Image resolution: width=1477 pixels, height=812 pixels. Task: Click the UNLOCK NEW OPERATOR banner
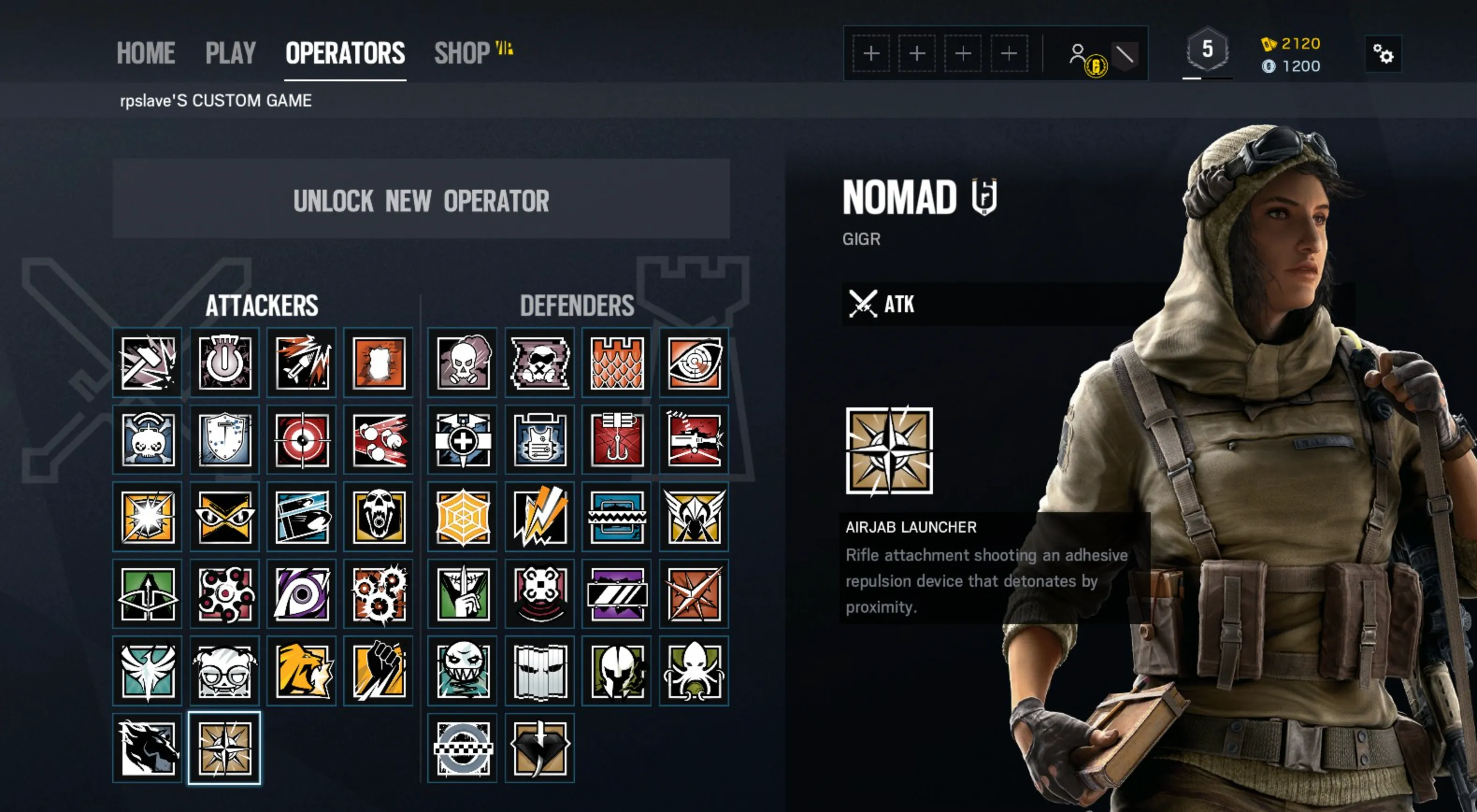422,200
